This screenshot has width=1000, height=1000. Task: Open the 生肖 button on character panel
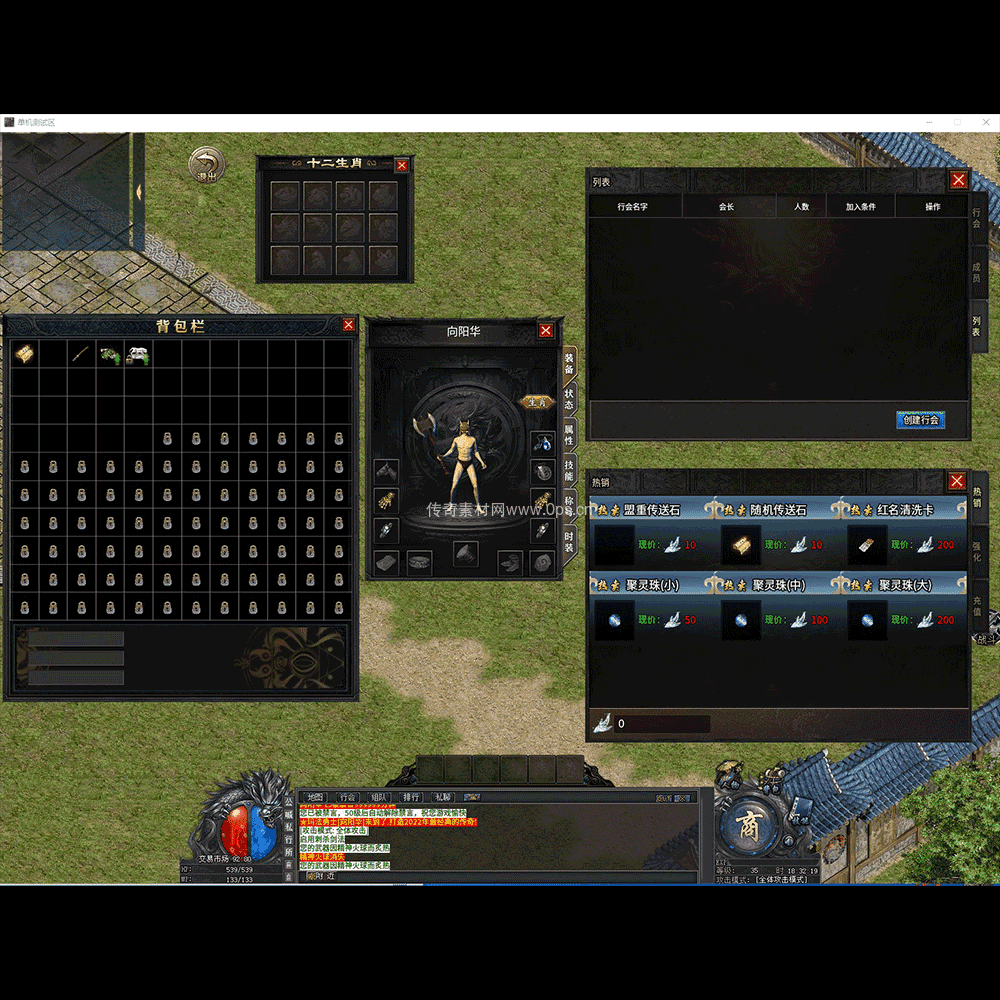537,402
